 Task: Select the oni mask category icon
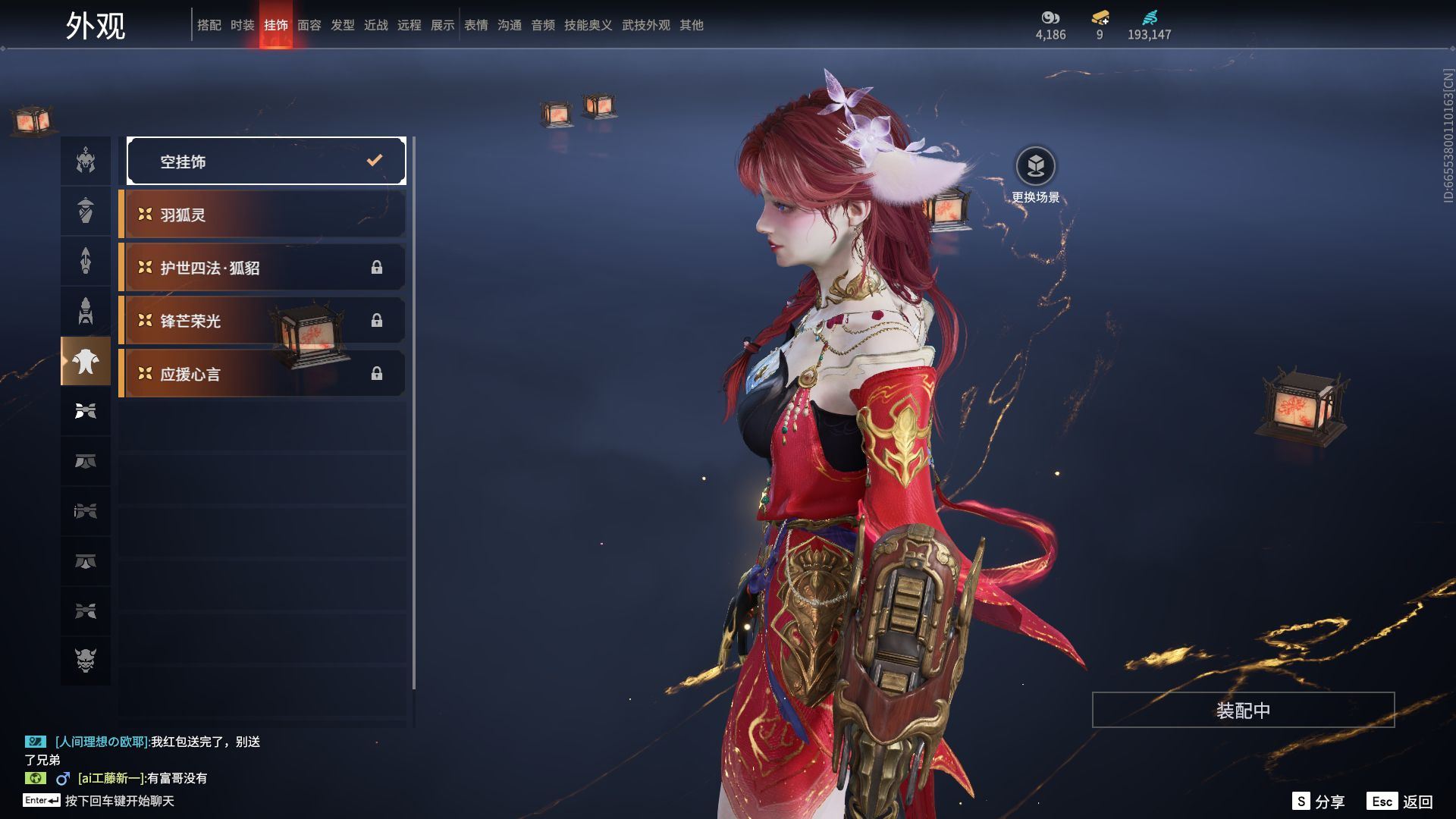point(86,661)
